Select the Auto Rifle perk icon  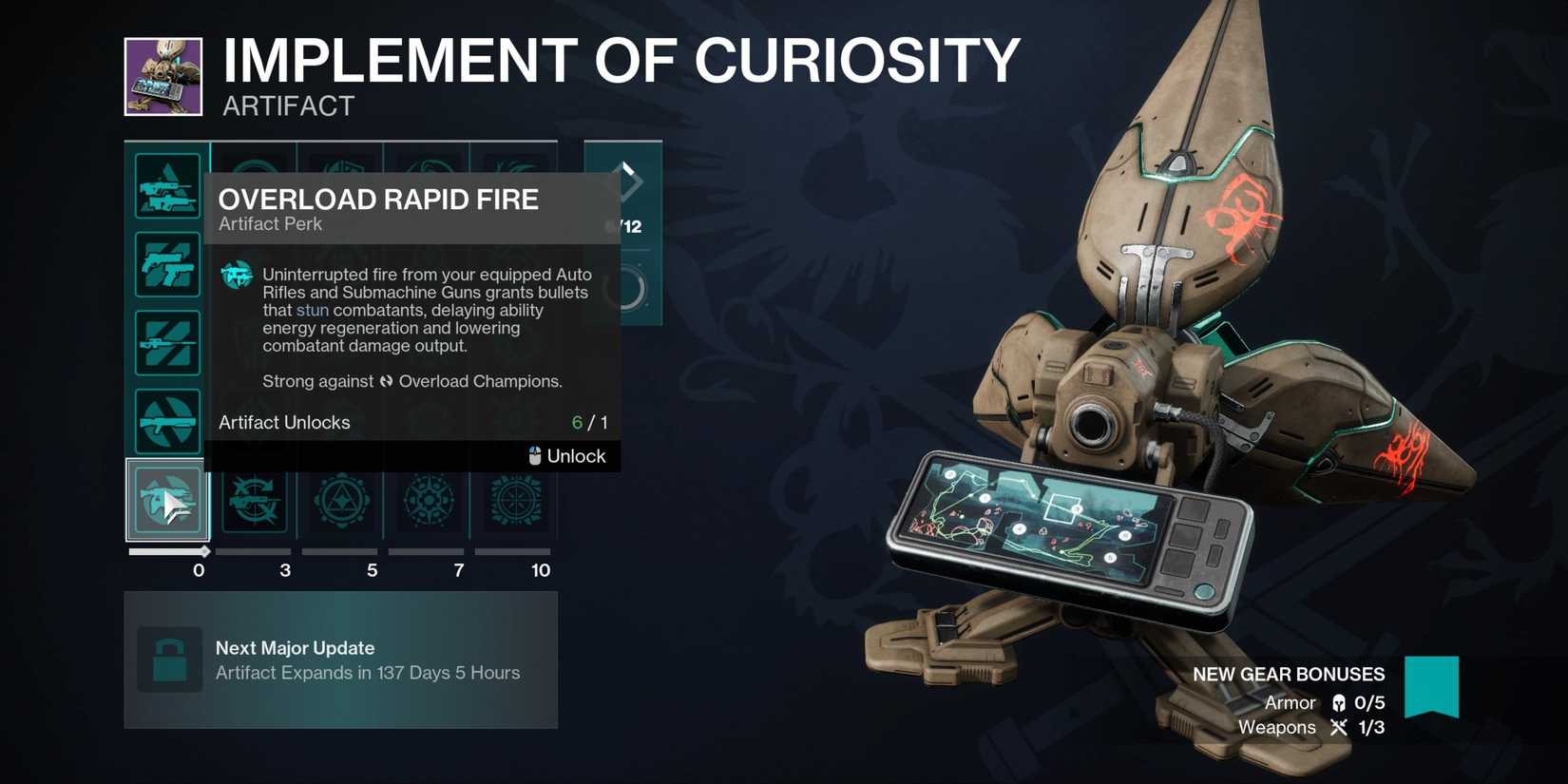click(167, 186)
